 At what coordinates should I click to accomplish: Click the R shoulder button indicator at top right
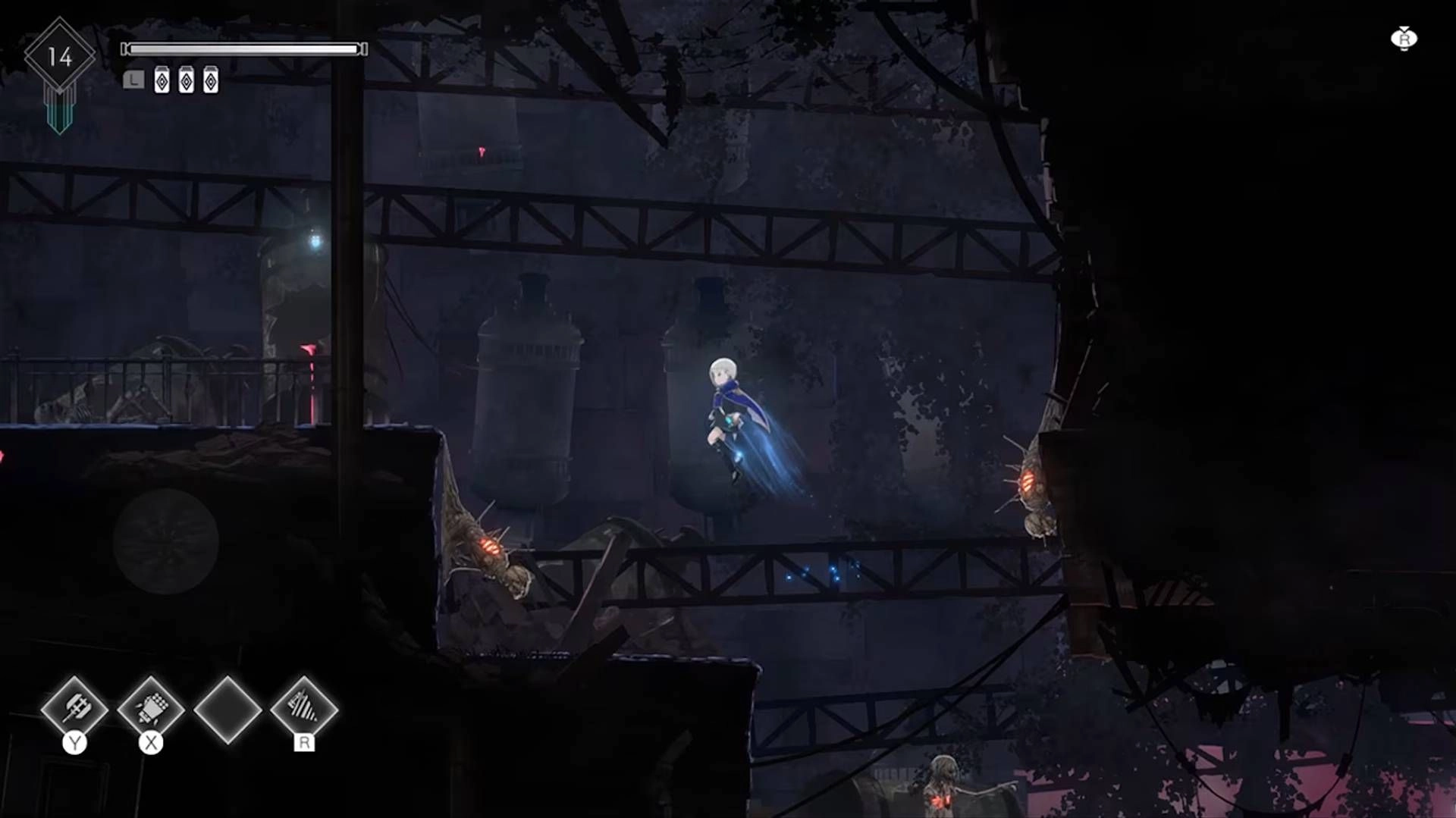pyautogui.click(x=1404, y=38)
